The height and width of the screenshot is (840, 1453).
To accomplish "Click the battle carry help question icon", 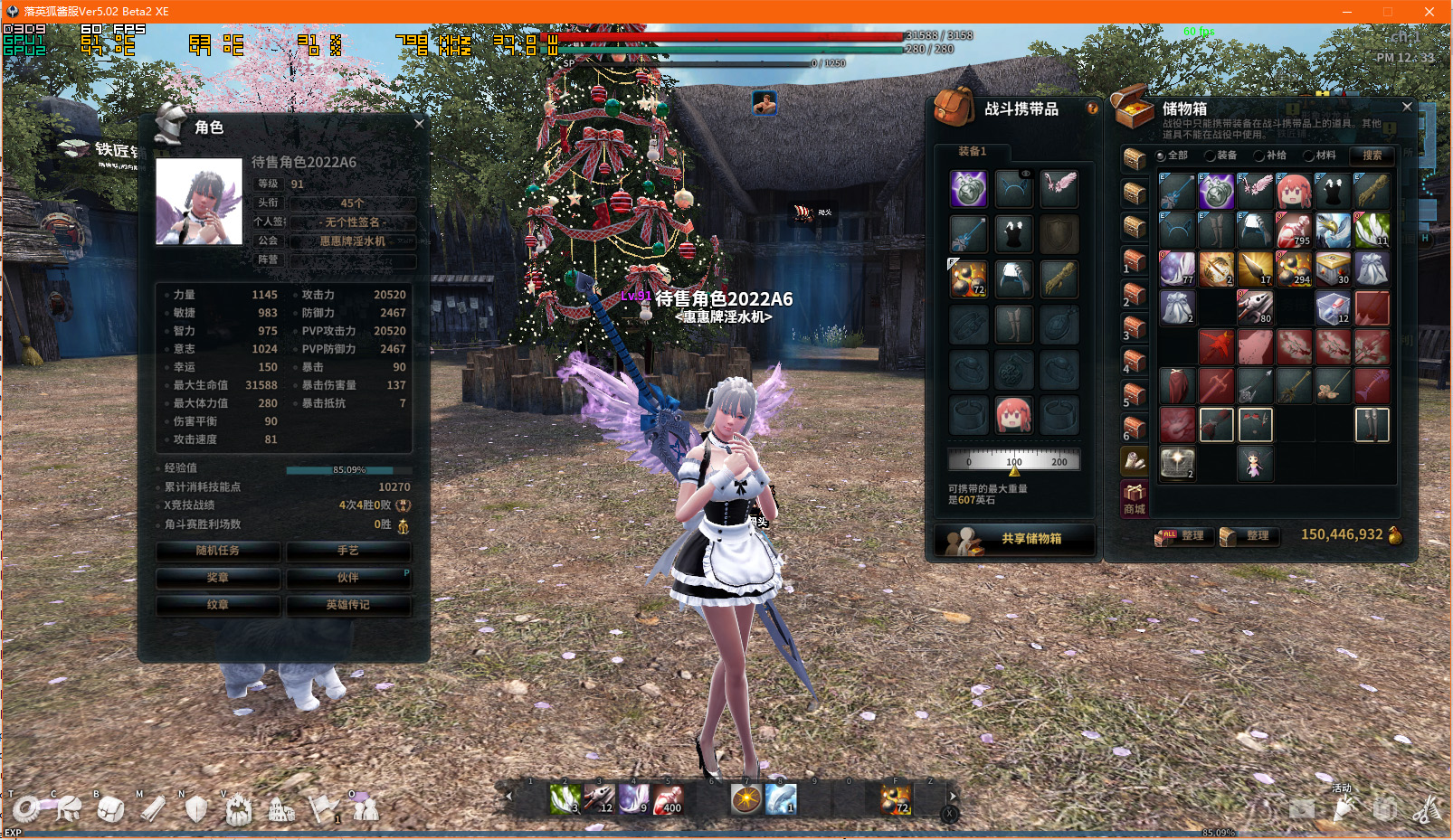I will [x=1092, y=109].
